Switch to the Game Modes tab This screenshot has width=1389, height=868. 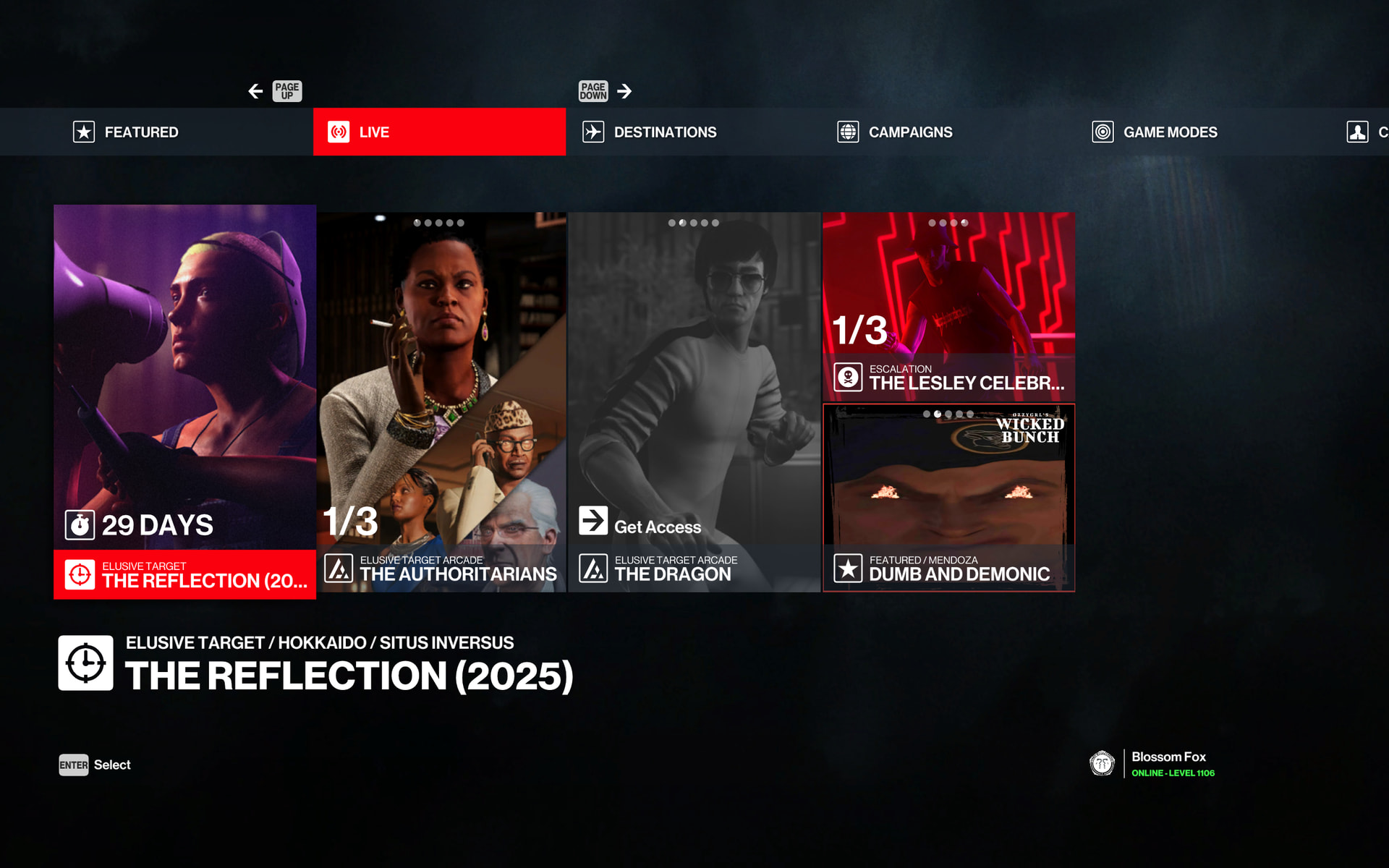(1169, 132)
